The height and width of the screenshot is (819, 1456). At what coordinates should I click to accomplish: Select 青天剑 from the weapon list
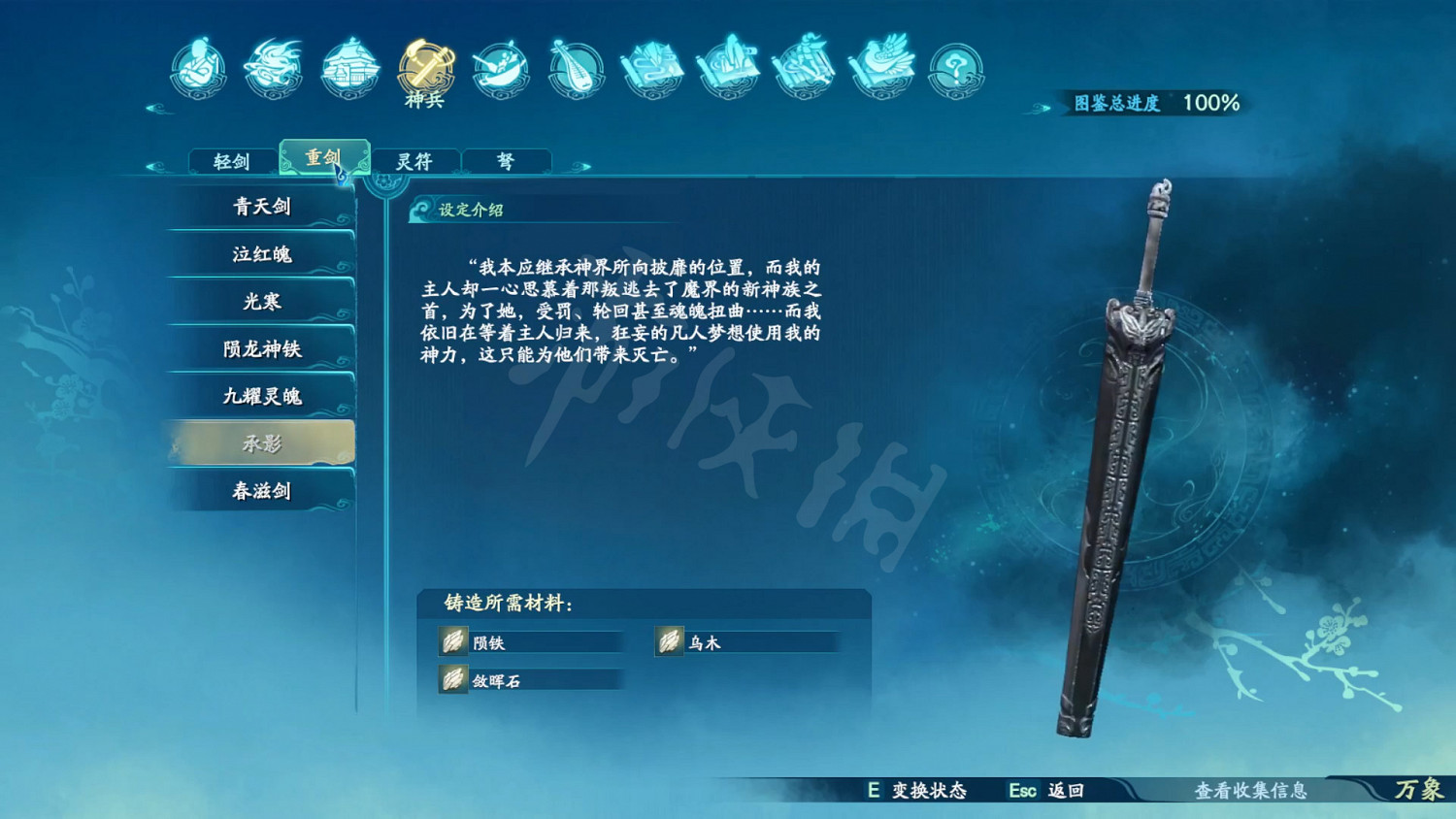tap(262, 207)
